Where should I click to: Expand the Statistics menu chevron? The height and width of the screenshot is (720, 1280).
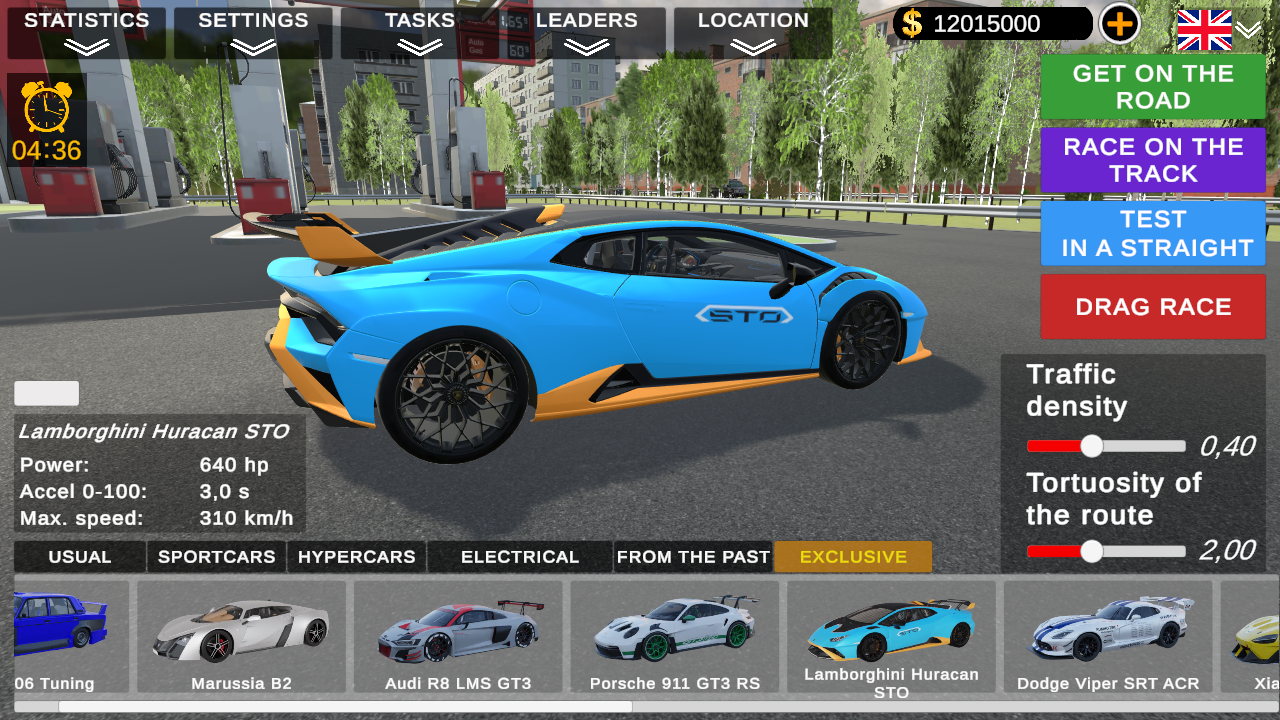click(85, 42)
